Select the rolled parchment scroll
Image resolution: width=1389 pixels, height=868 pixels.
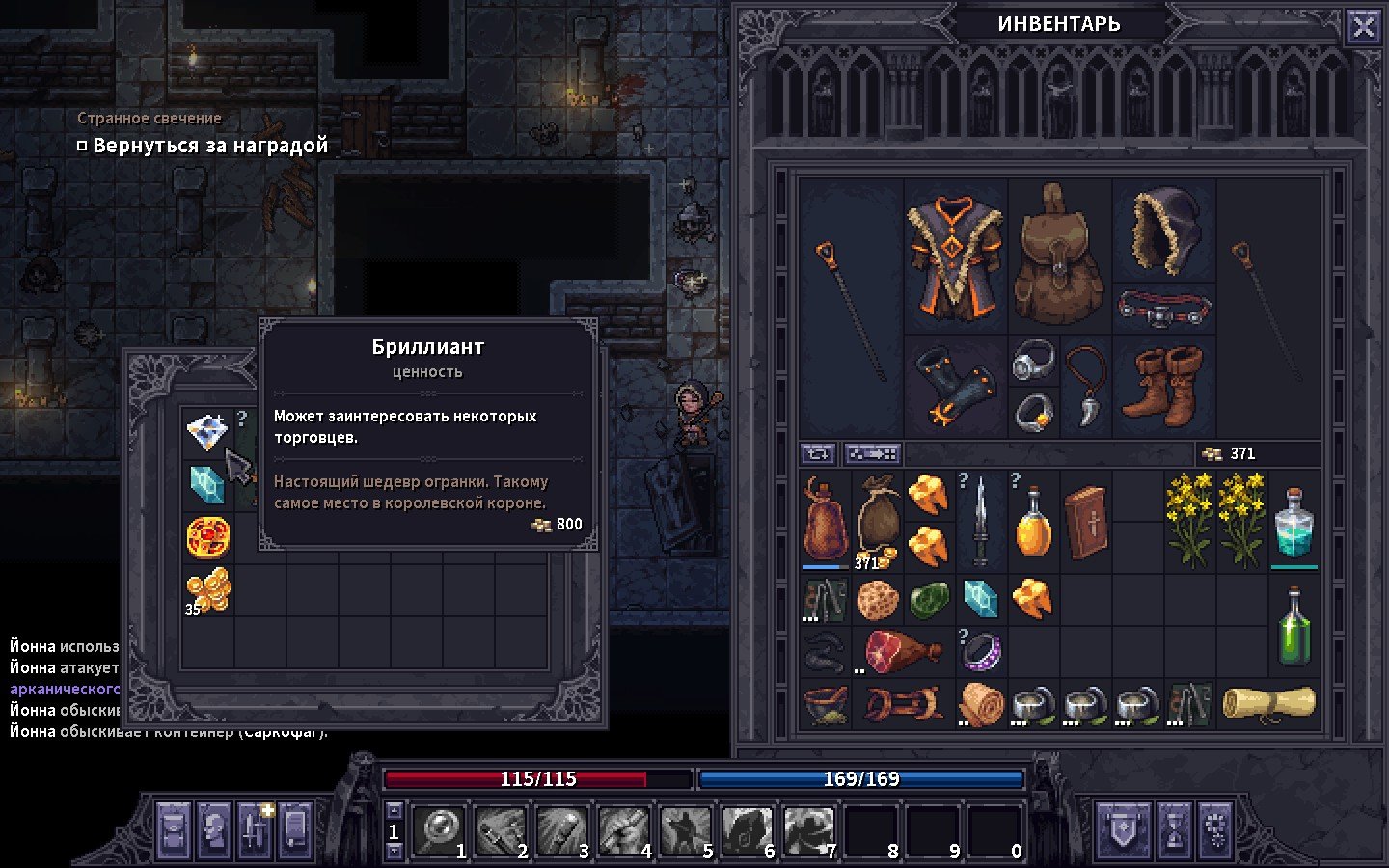pyautogui.click(x=1267, y=704)
